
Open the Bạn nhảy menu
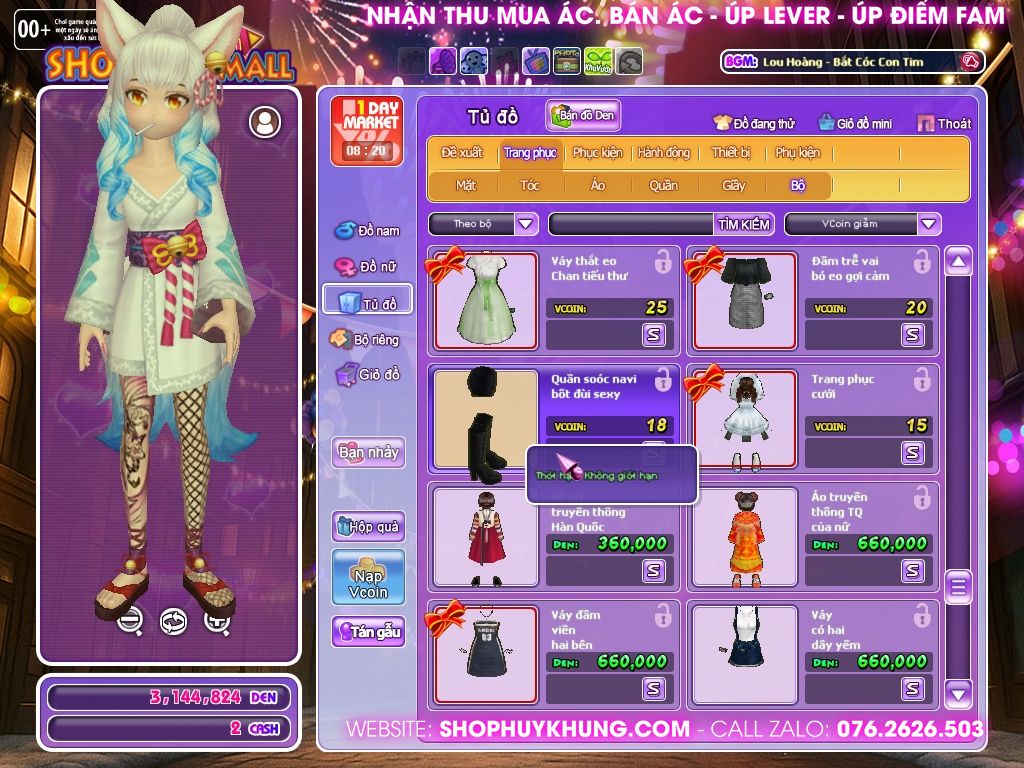[x=368, y=452]
